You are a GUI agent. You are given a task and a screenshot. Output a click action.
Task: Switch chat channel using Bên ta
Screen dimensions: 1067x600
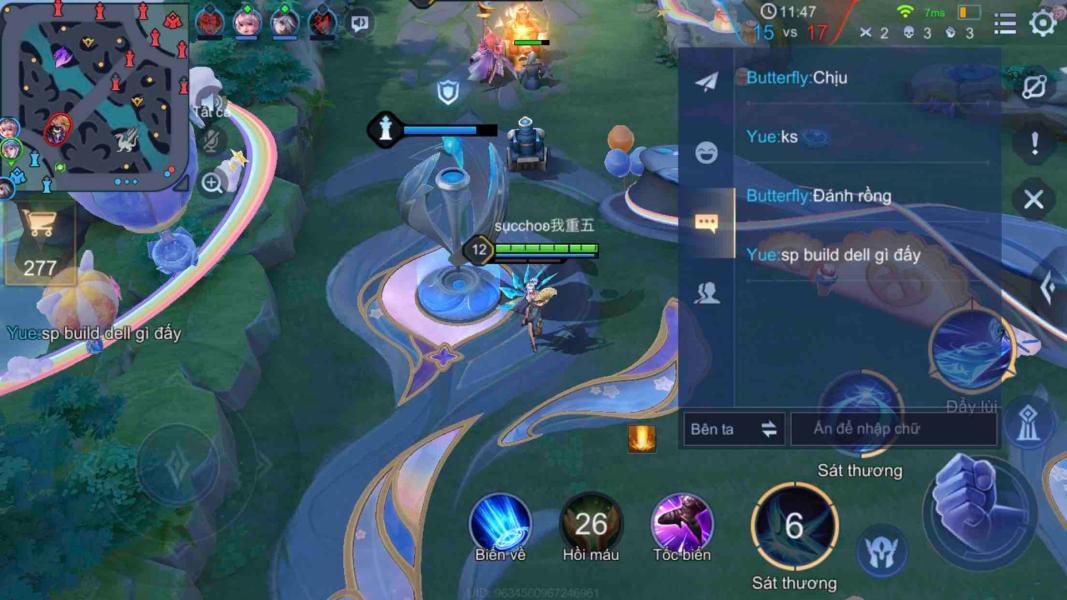[733, 429]
